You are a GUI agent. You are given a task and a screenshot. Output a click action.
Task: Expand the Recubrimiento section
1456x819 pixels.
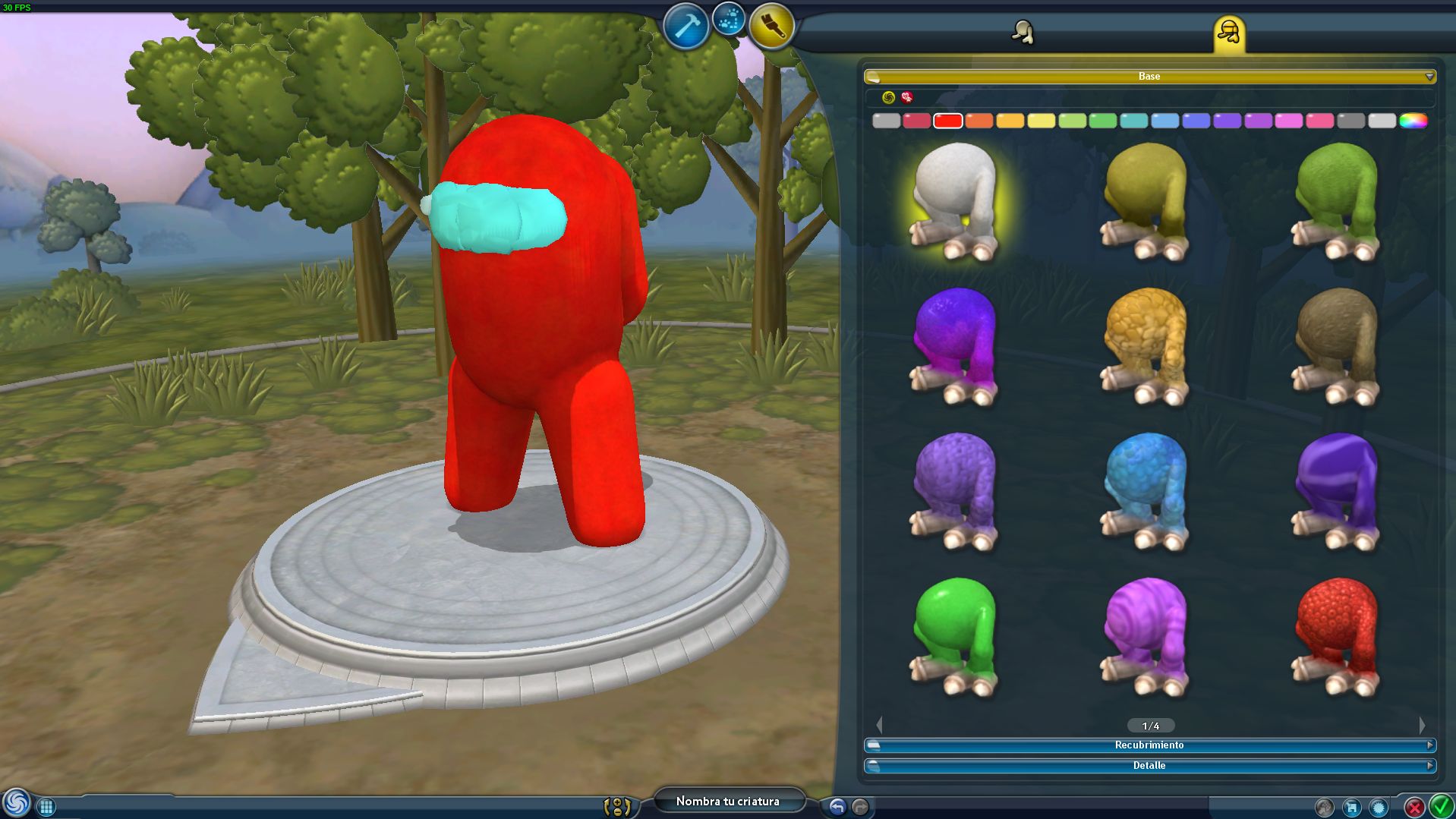[x=1149, y=745]
